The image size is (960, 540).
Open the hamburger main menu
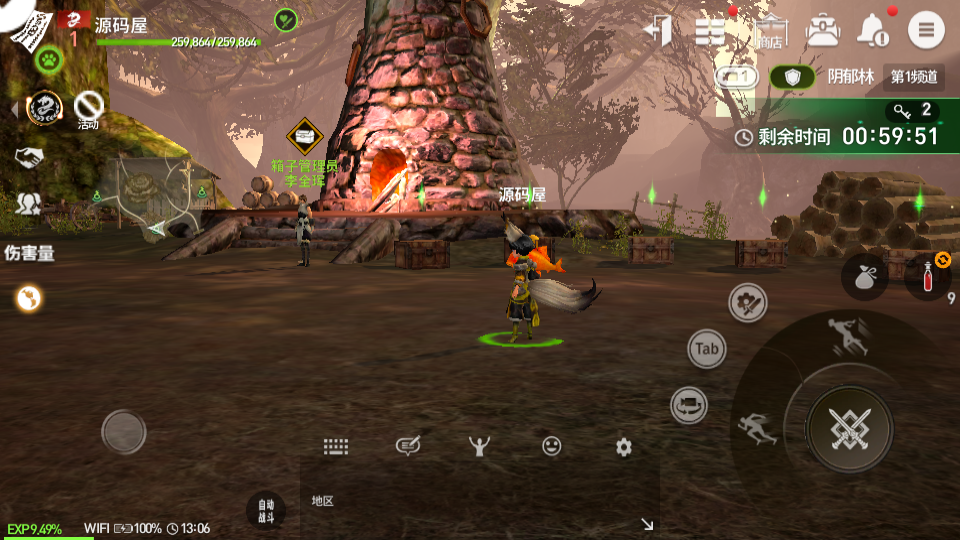tap(926, 30)
